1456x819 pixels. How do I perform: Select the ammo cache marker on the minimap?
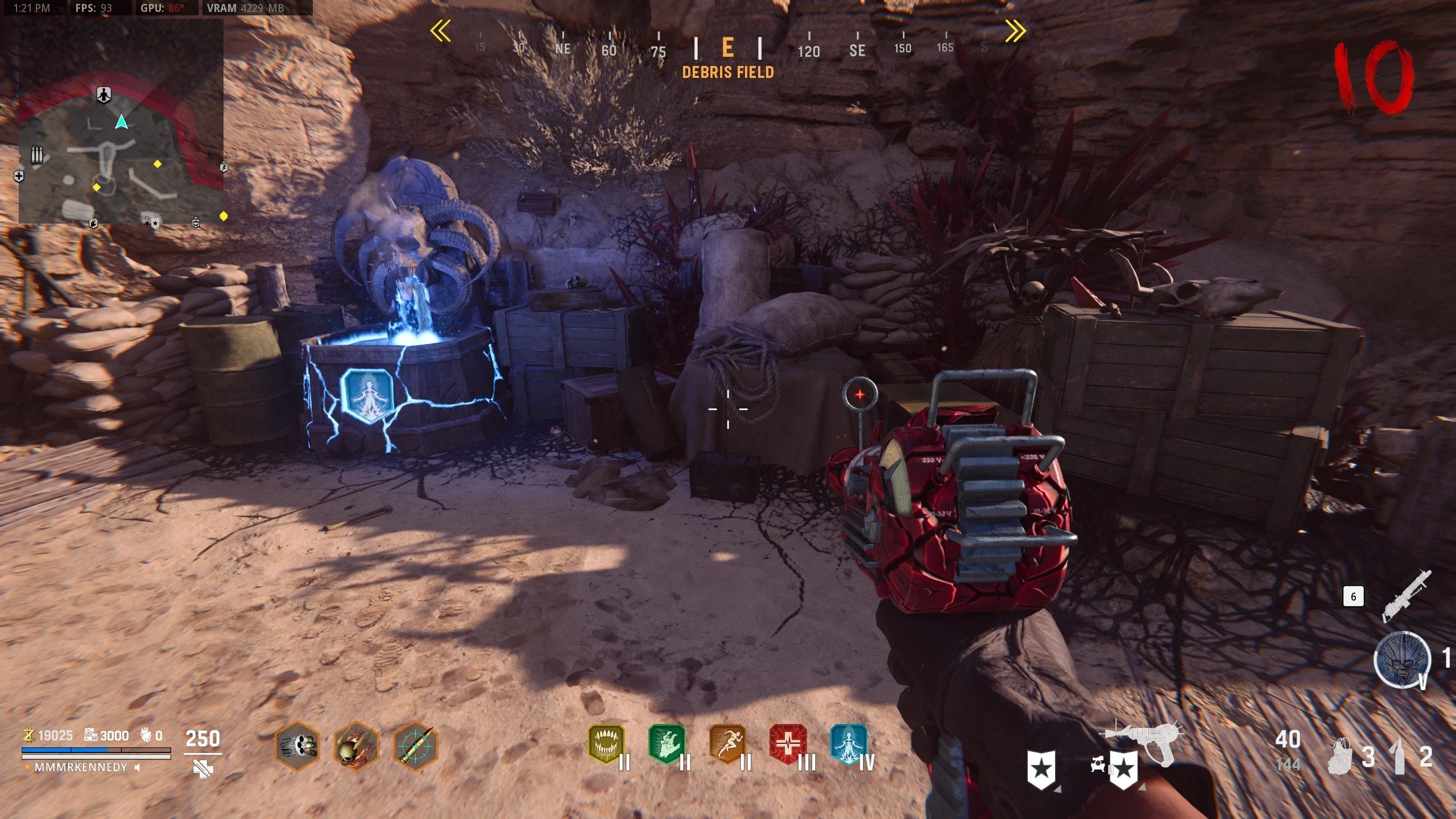click(x=37, y=154)
